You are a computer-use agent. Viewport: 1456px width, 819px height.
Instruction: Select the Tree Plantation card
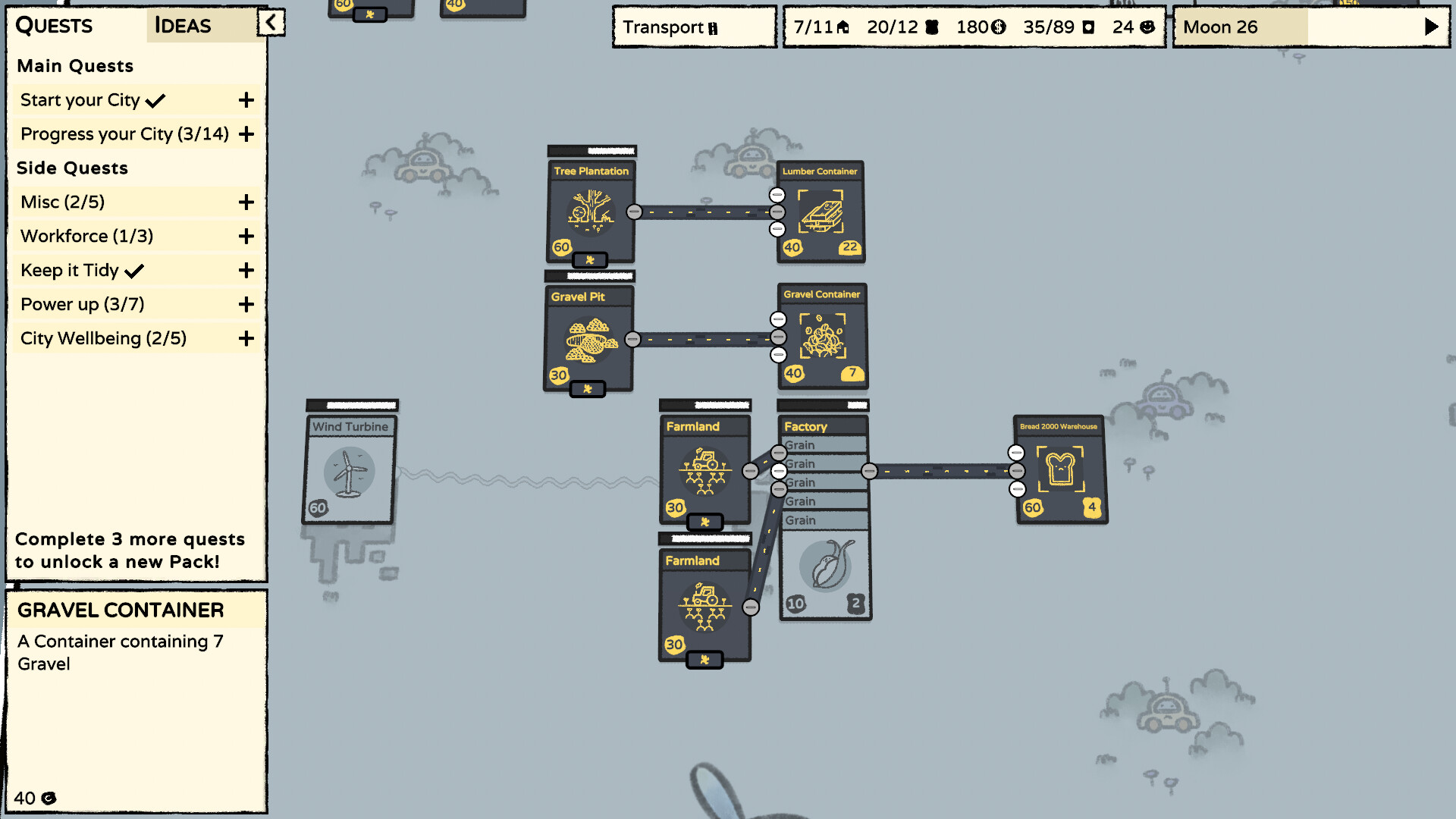[591, 209]
